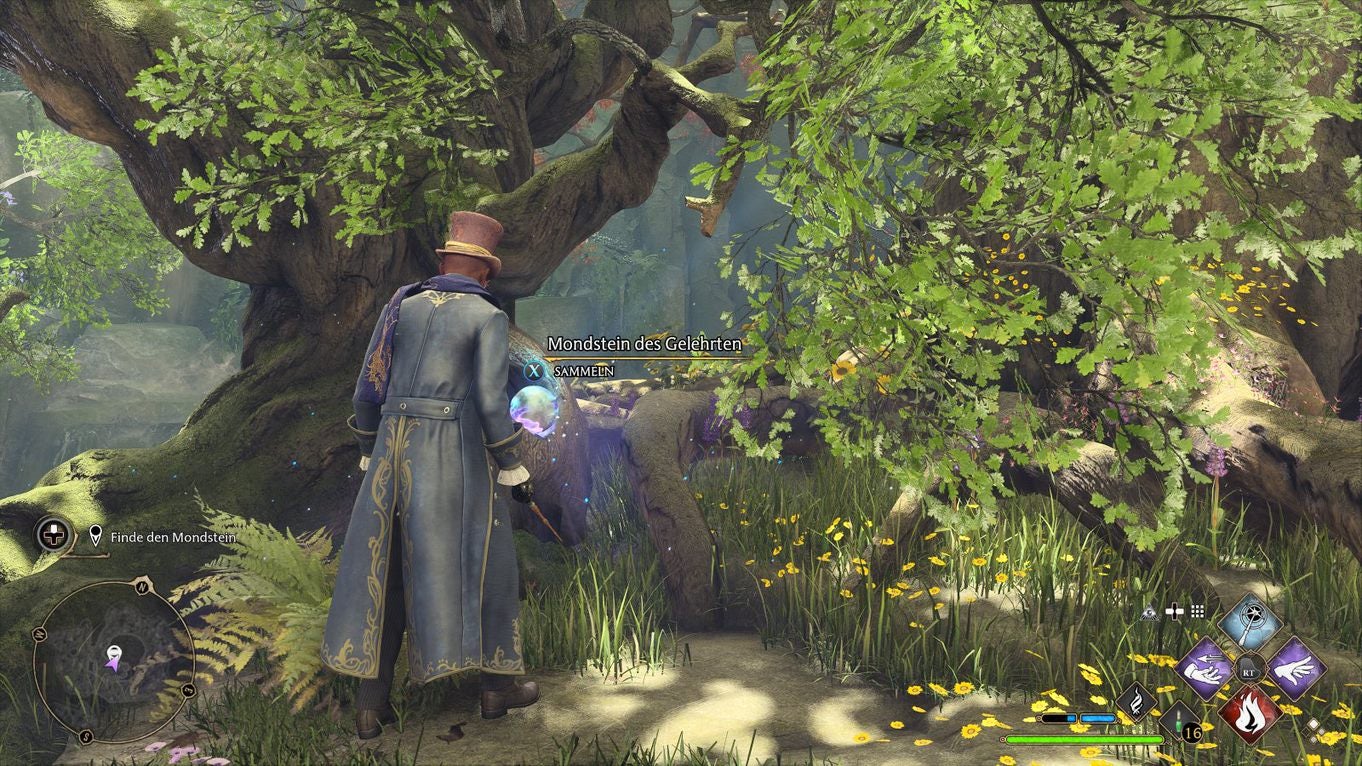
Task: Click the potion count badge showing 16
Action: [x=1192, y=732]
